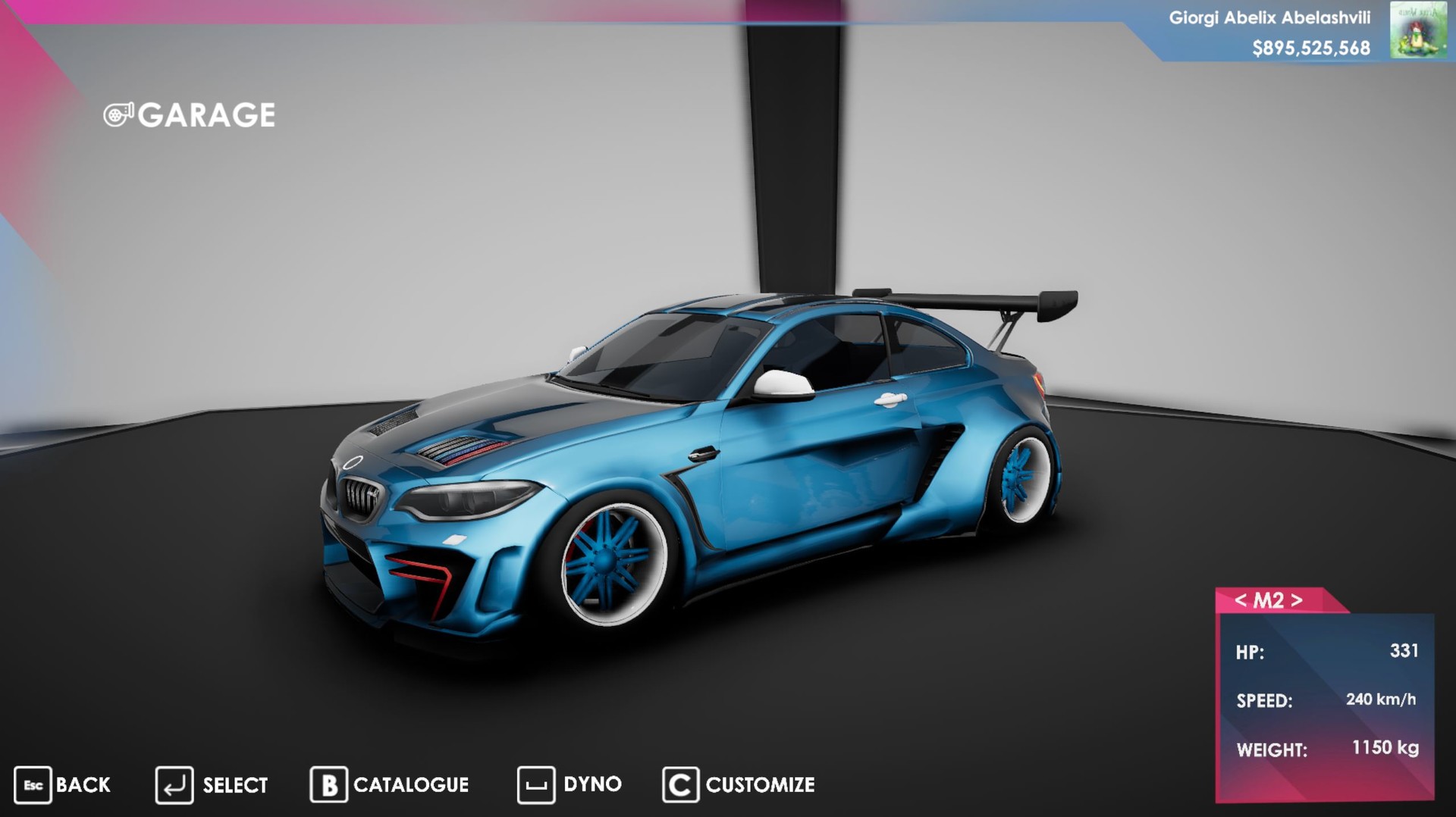Click the C key icon for Customize
The image size is (1456, 817).
pyautogui.click(x=680, y=784)
